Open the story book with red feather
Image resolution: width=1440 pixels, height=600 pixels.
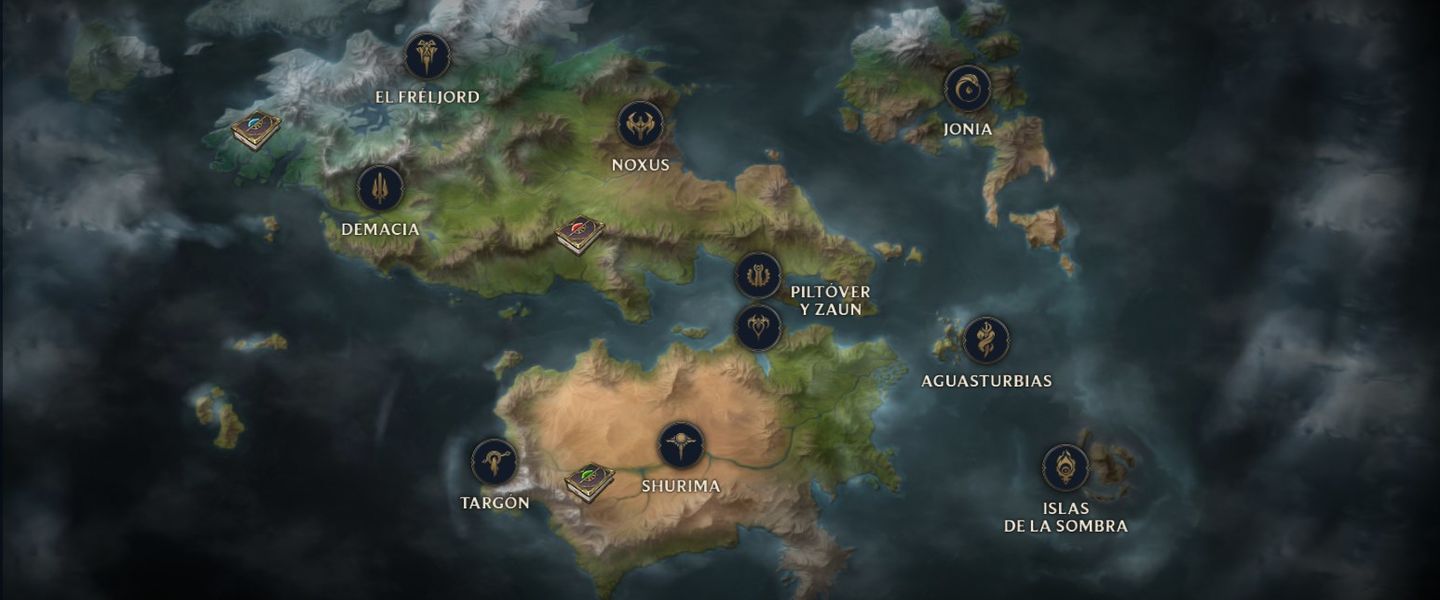pyautogui.click(x=580, y=235)
